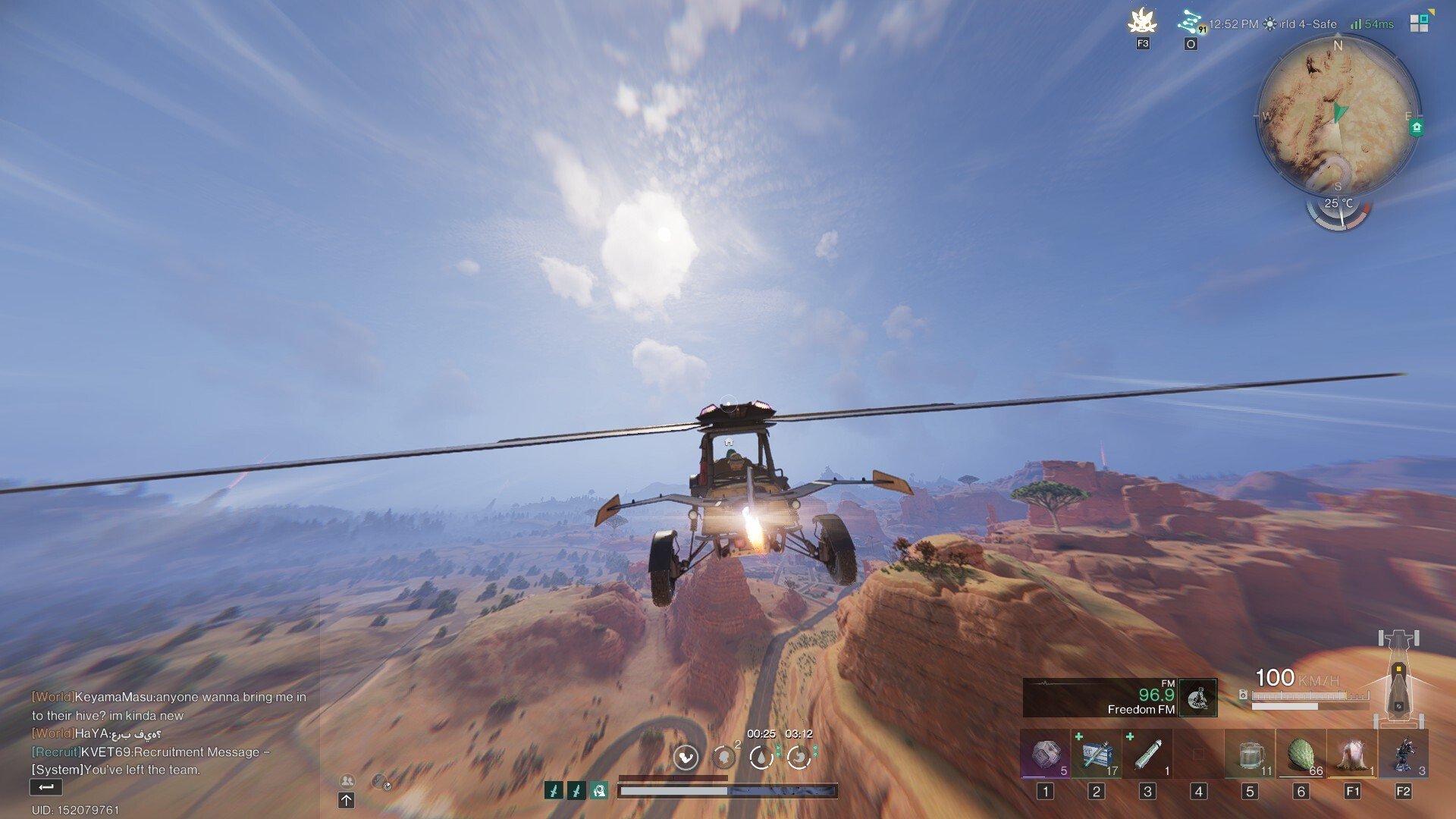This screenshot has height=819, width=1456.
Task: Open the team members icon
Action: coord(347,780)
